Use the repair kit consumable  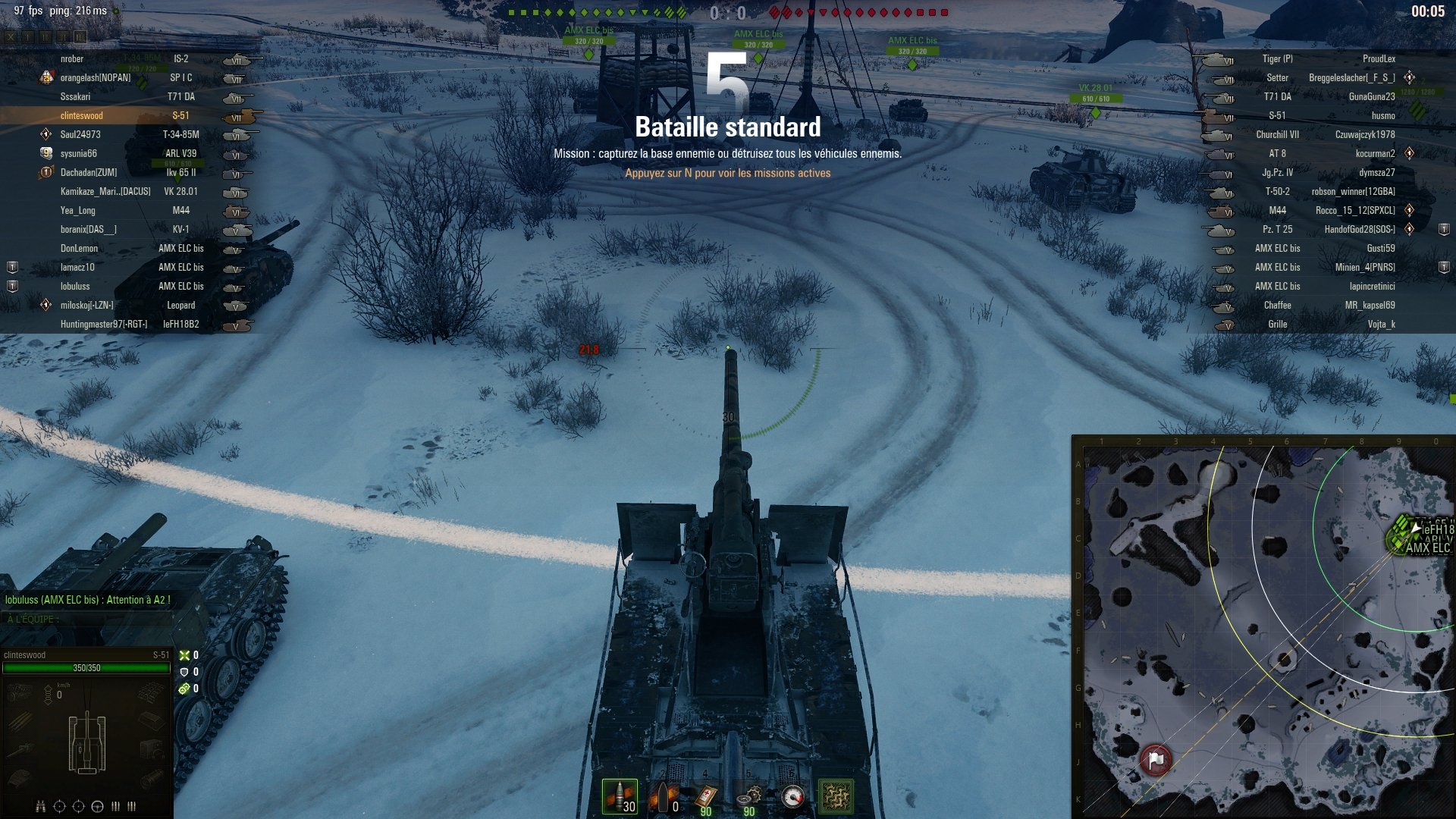pyautogui.click(x=749, y=797)
